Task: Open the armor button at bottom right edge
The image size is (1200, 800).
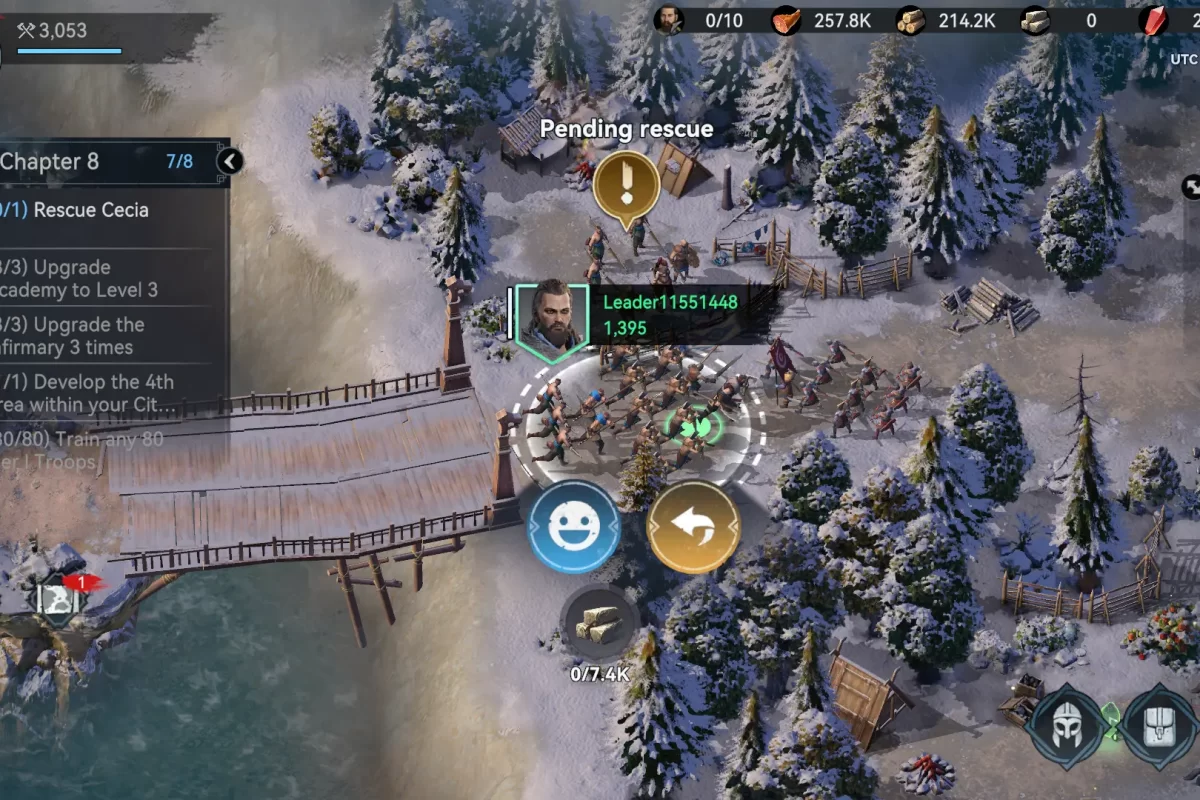Action: tap(1160, 727)
